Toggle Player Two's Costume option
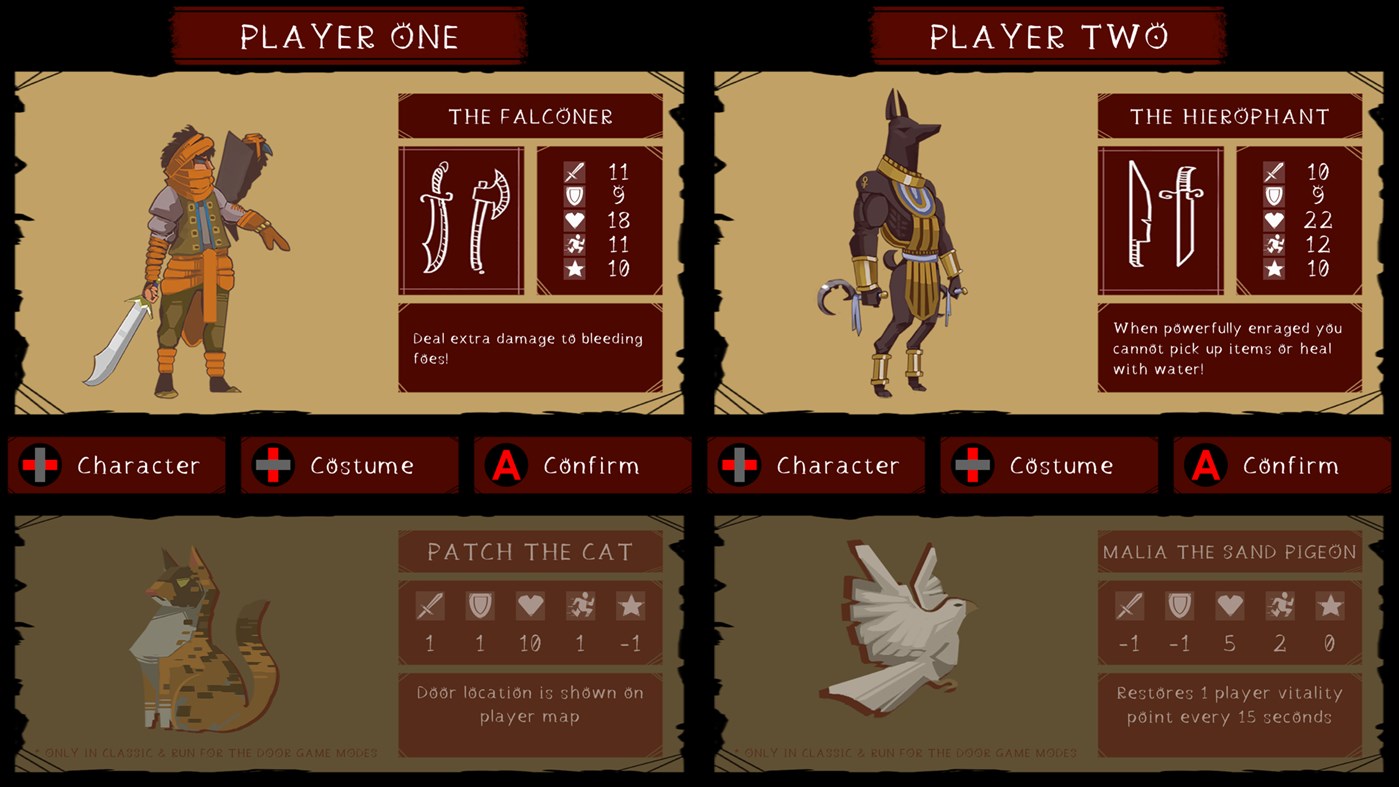The image size is (1399, 787). [1049, 465]
